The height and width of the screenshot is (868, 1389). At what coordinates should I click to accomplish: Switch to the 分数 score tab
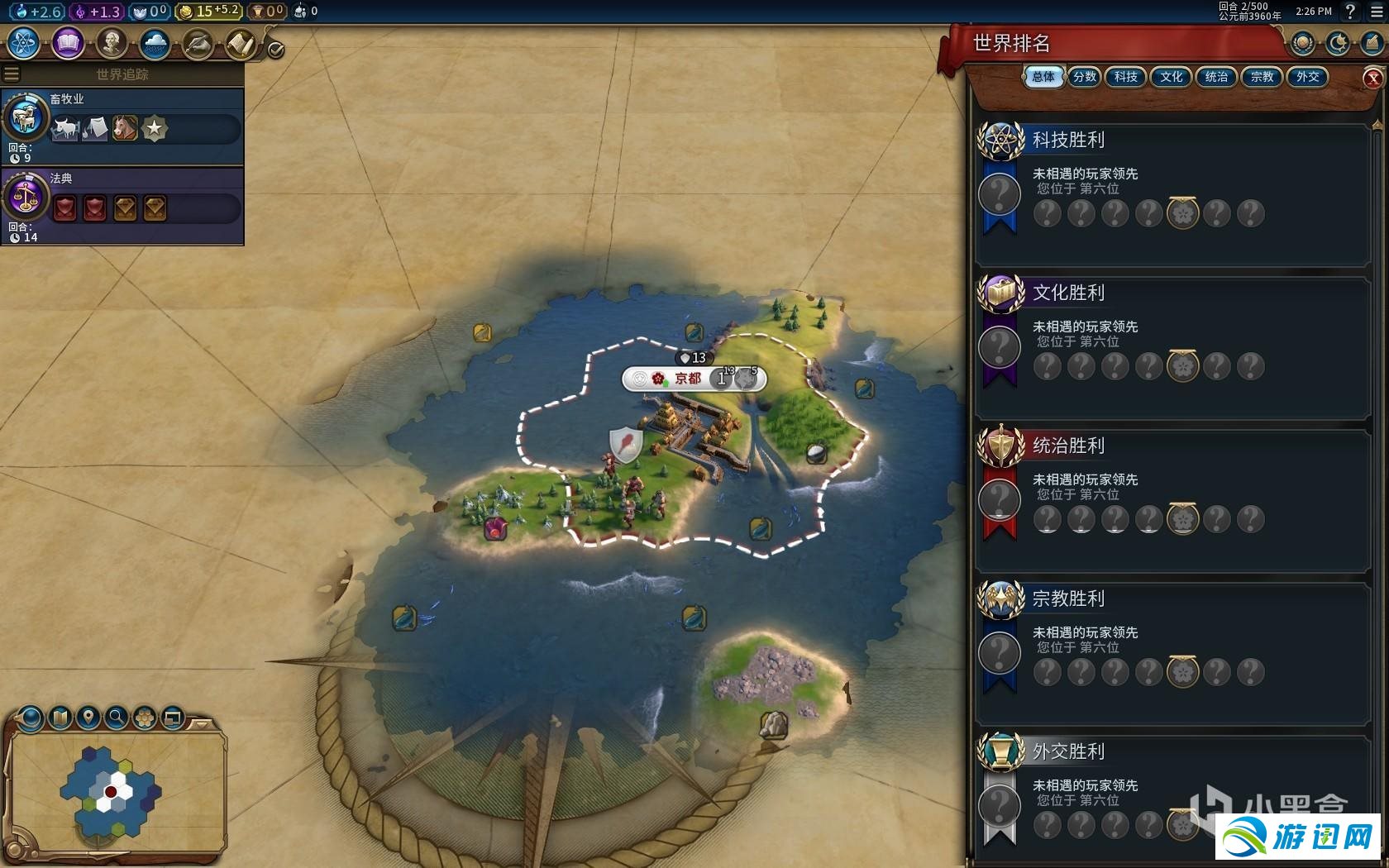1085,77
